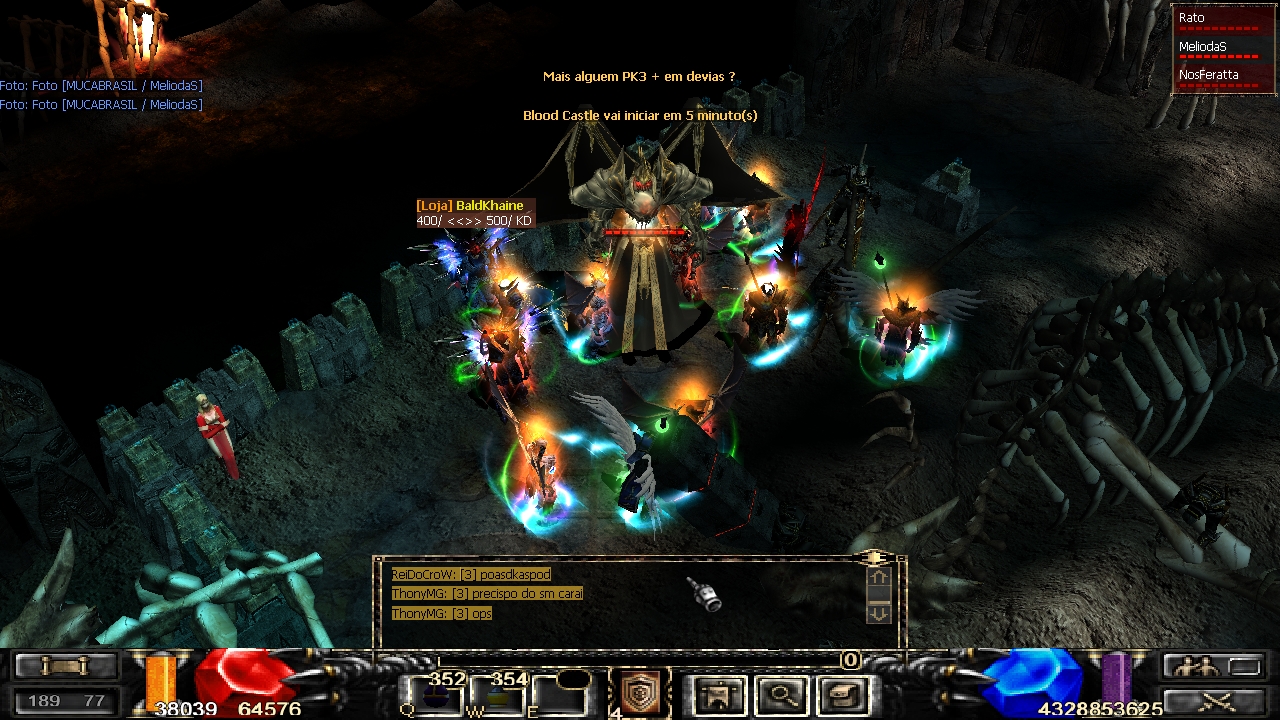The width and height of the screenshot is (1280, 720).
Task: Open the BaldKhaine personal shop label
Action: (x=470, y=206)
